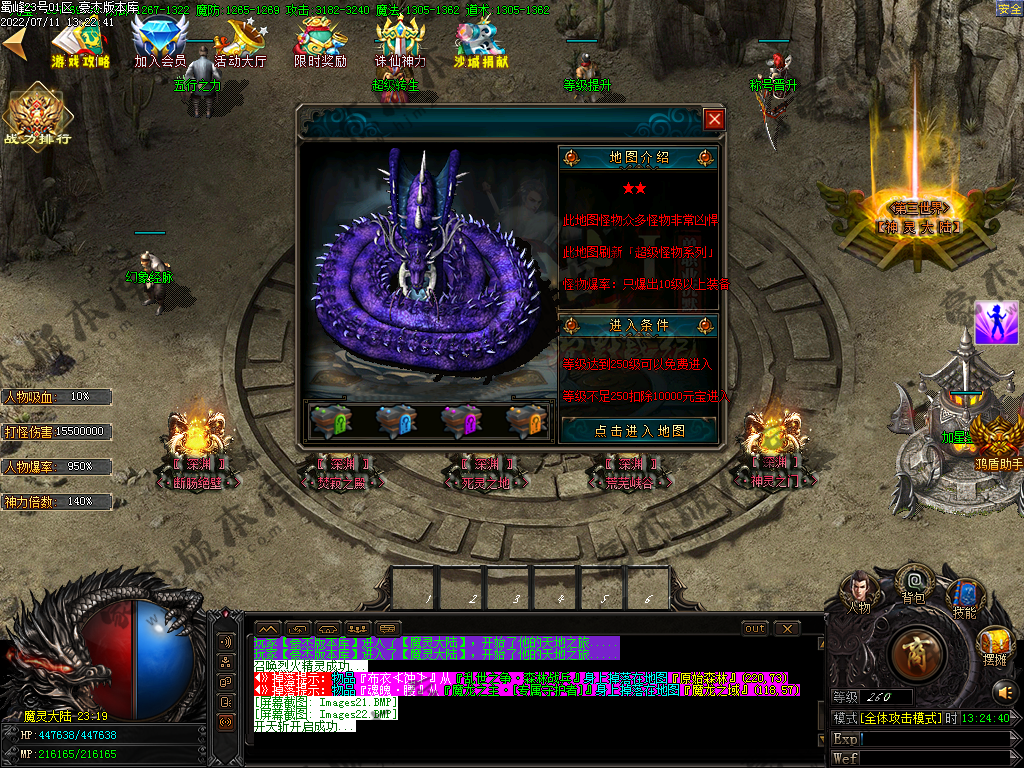The height and width of the screenshot is (768, 1024).
Task: Open the 技能 skills book
Action: click(x=965, y=596)
